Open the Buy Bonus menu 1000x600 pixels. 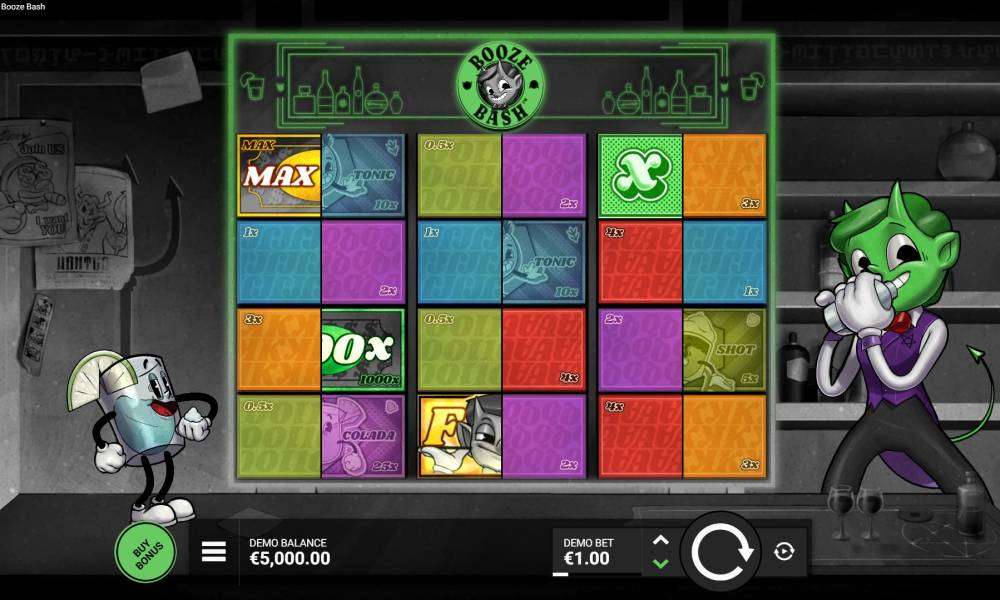145,551
